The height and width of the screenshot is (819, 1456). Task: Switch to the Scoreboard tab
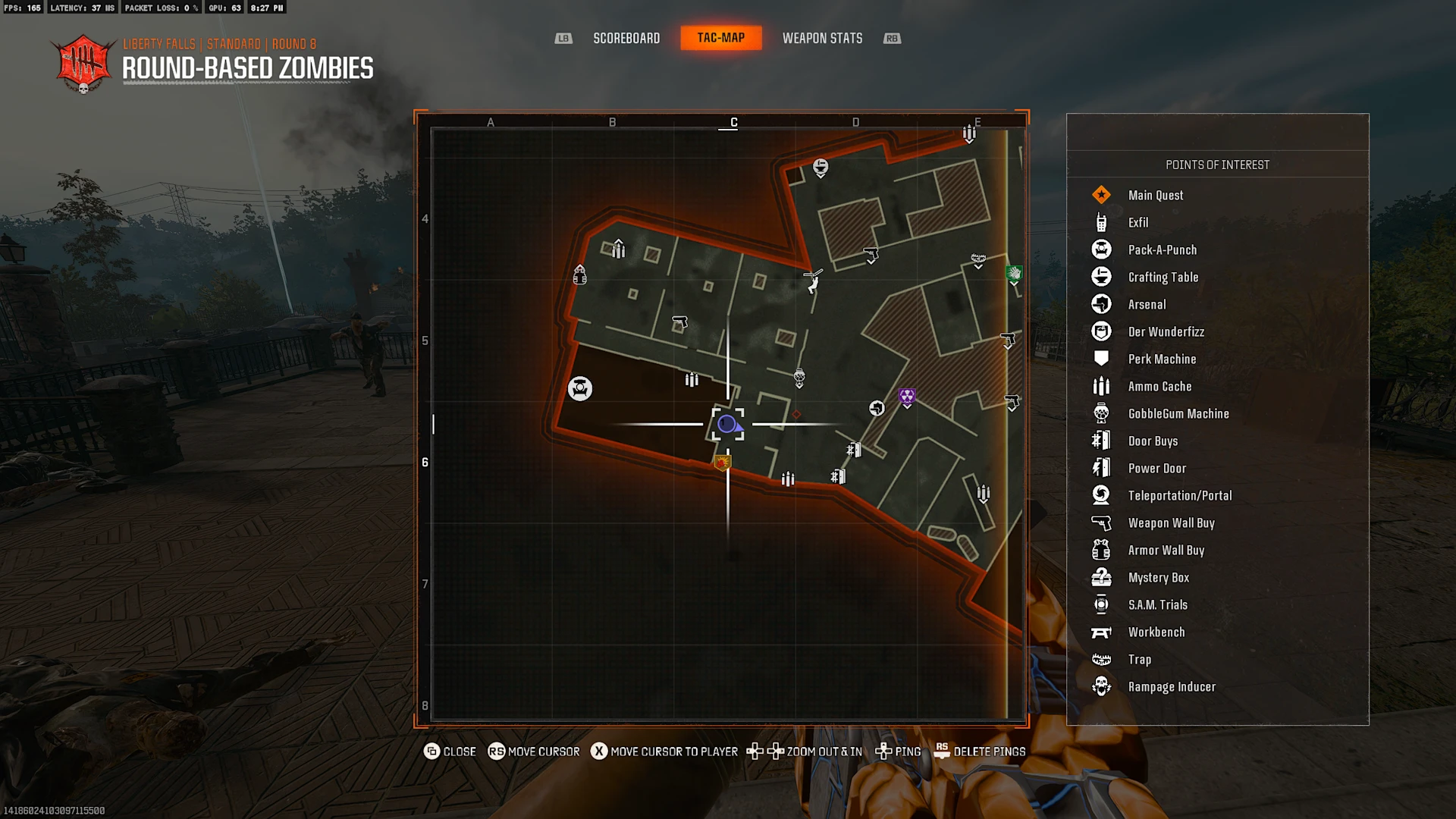click(x=626, y=38)
